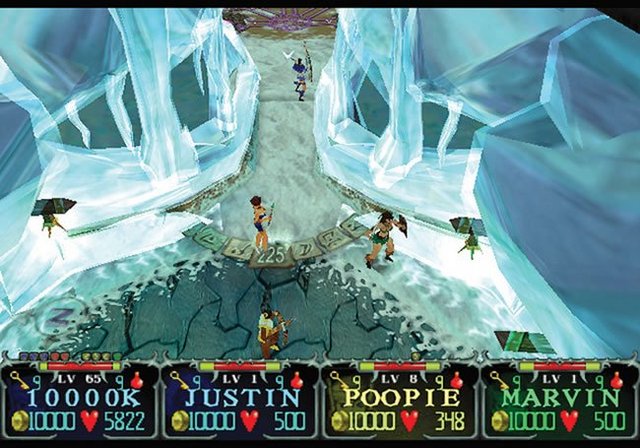Click MARVIN's gold coin icon
This screenshot has height=448, width=640.
pyautogui.click(x=498, y=420)
